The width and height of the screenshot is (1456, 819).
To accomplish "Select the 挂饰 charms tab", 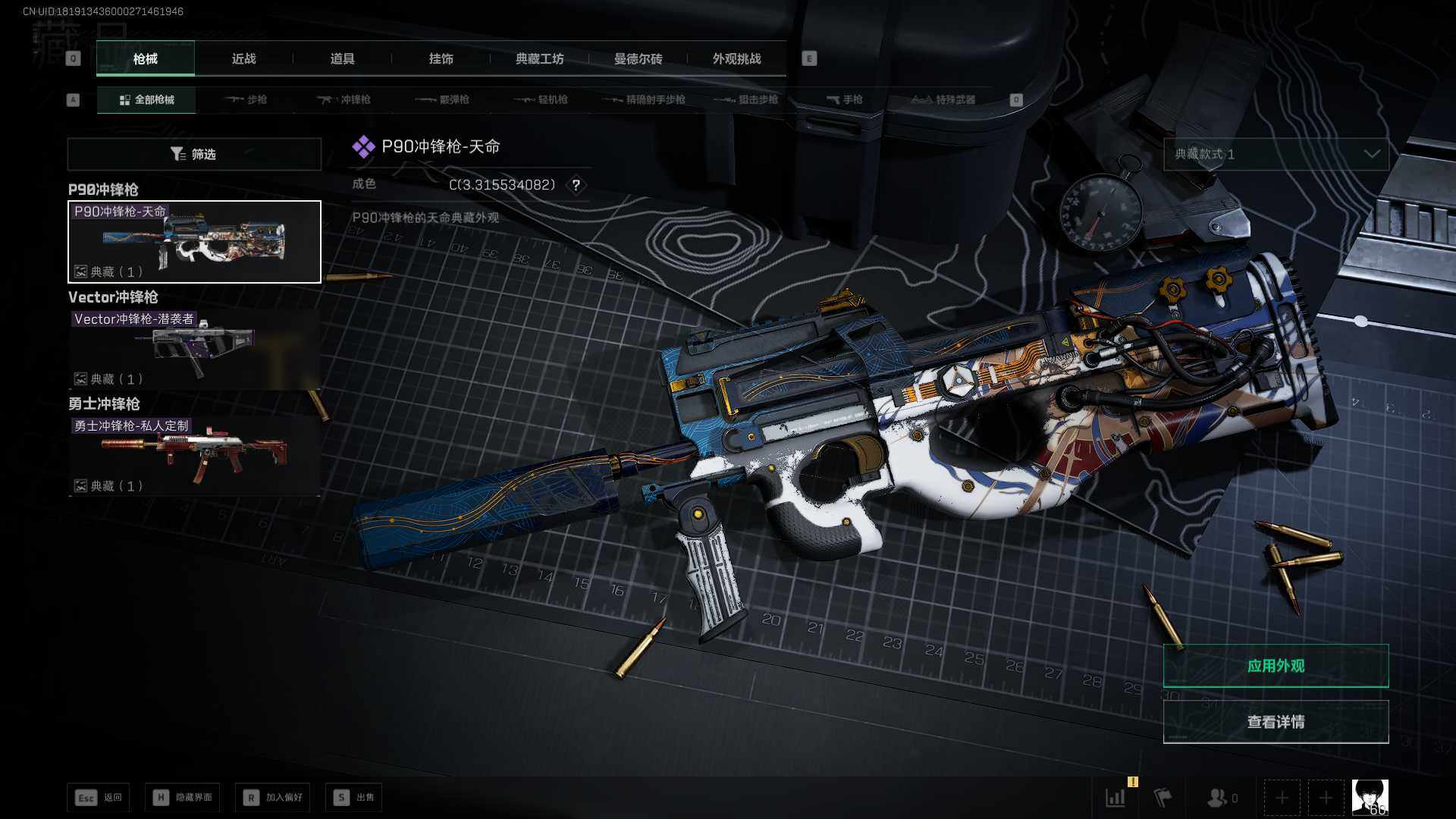I will pos(441,59).
